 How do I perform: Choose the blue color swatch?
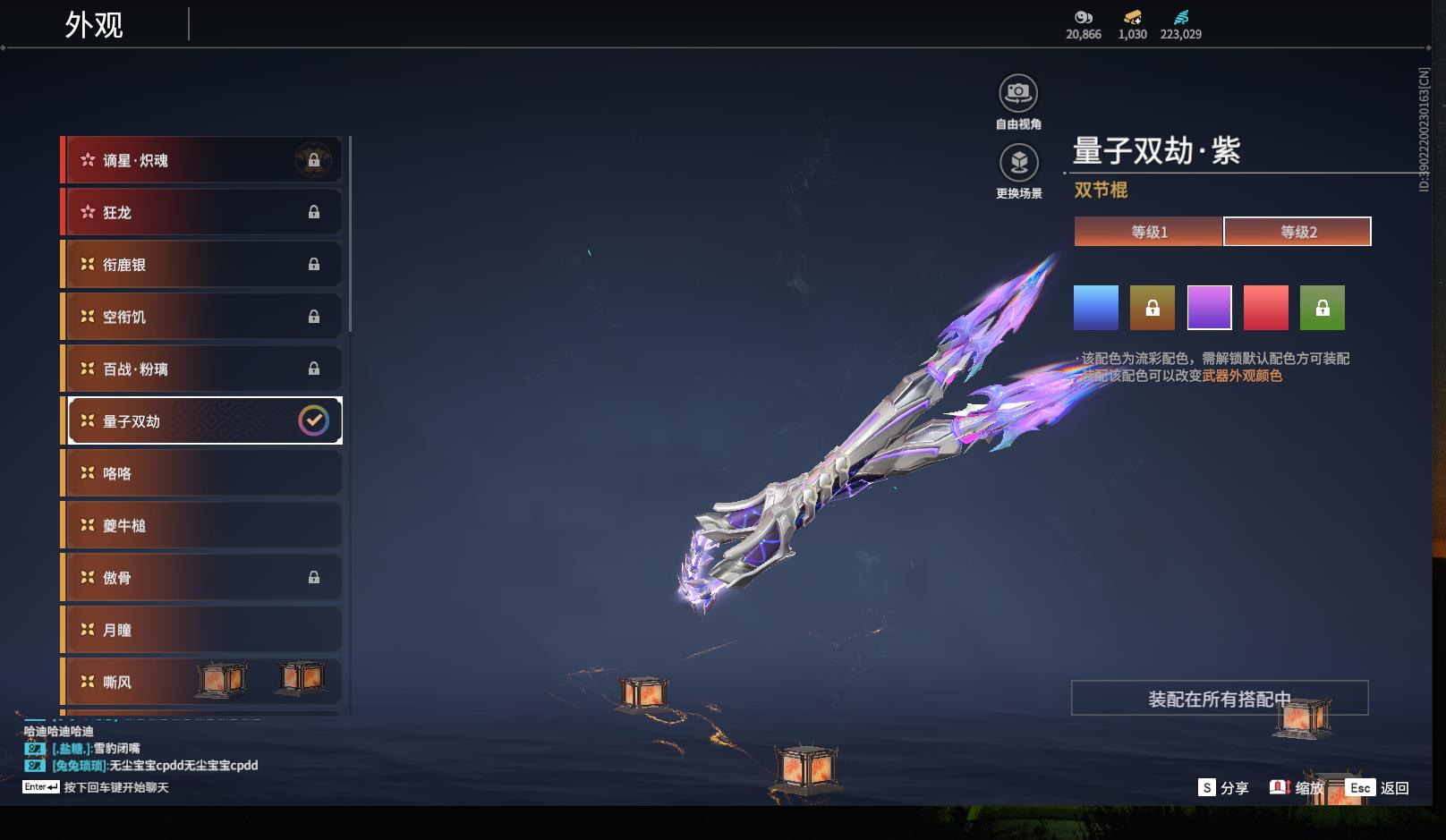1096,308
